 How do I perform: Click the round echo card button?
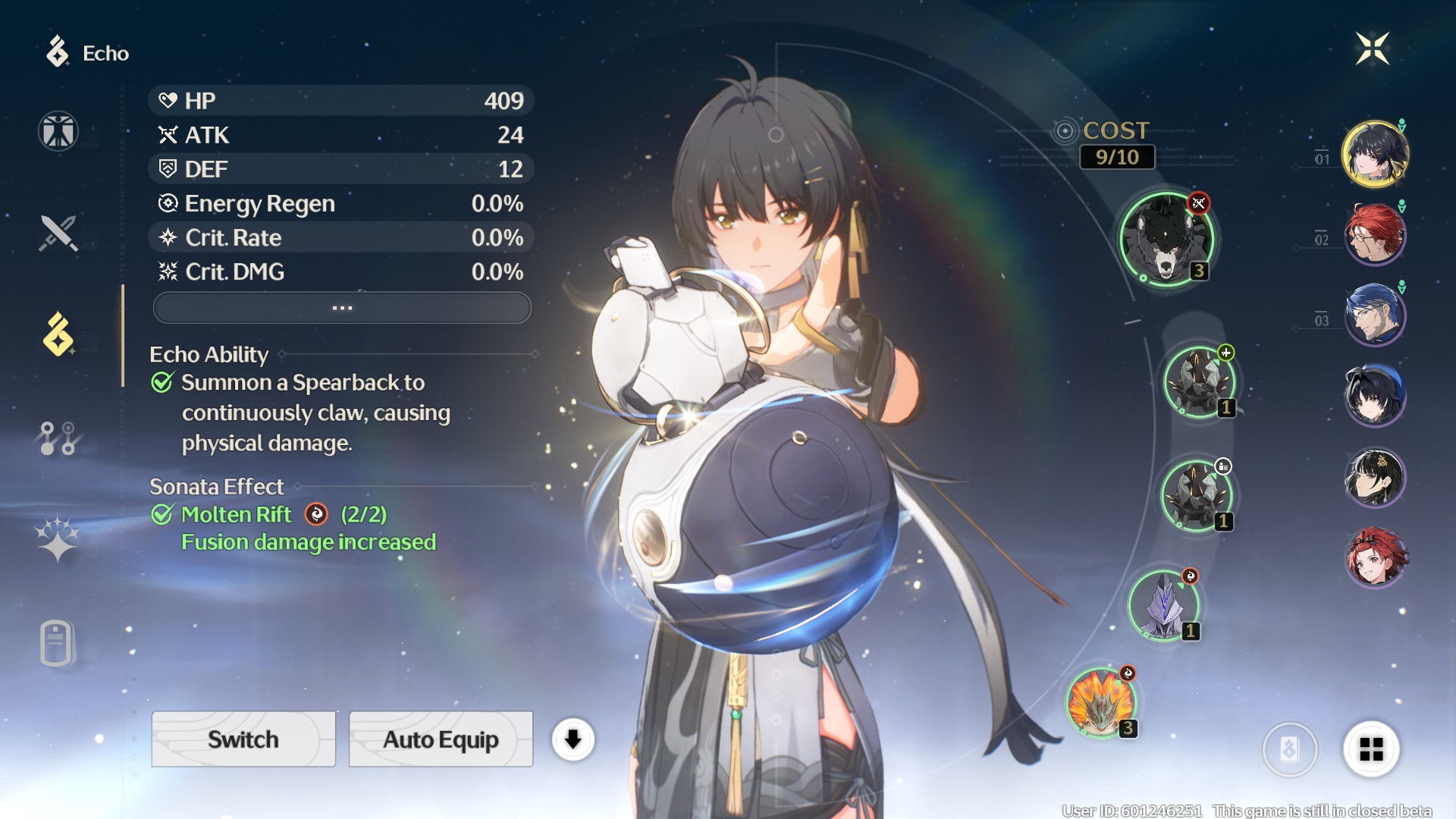[1289, 749]
